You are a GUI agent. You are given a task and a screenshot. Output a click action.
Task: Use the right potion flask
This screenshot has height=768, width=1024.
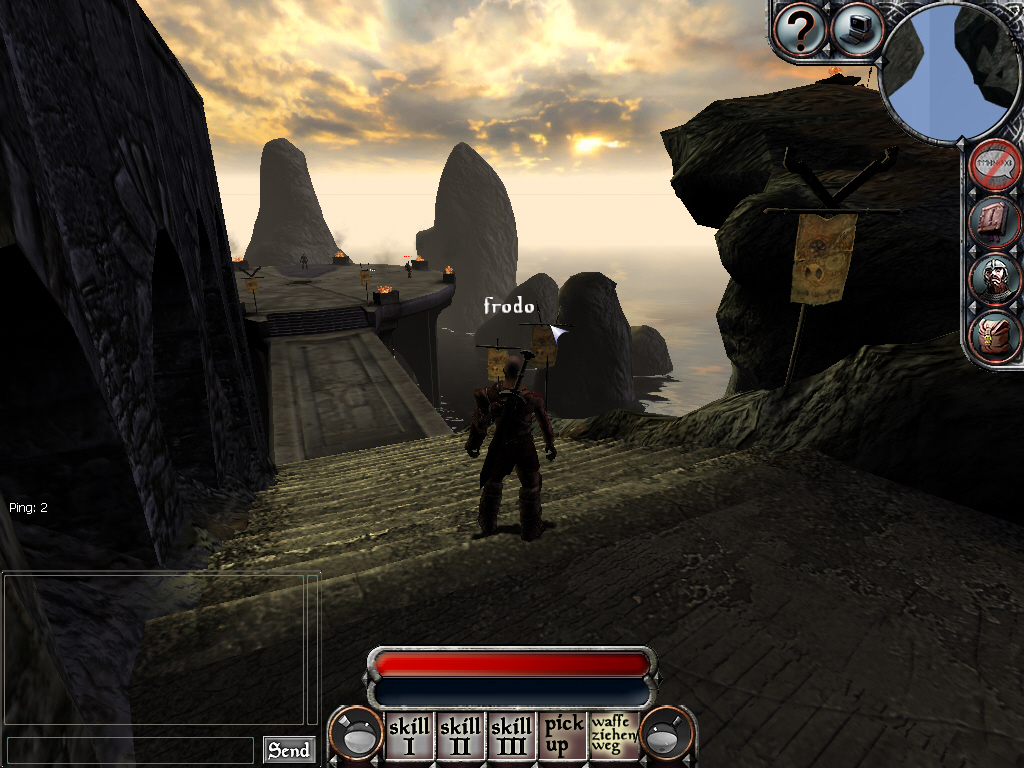click(x=667, y=736)
